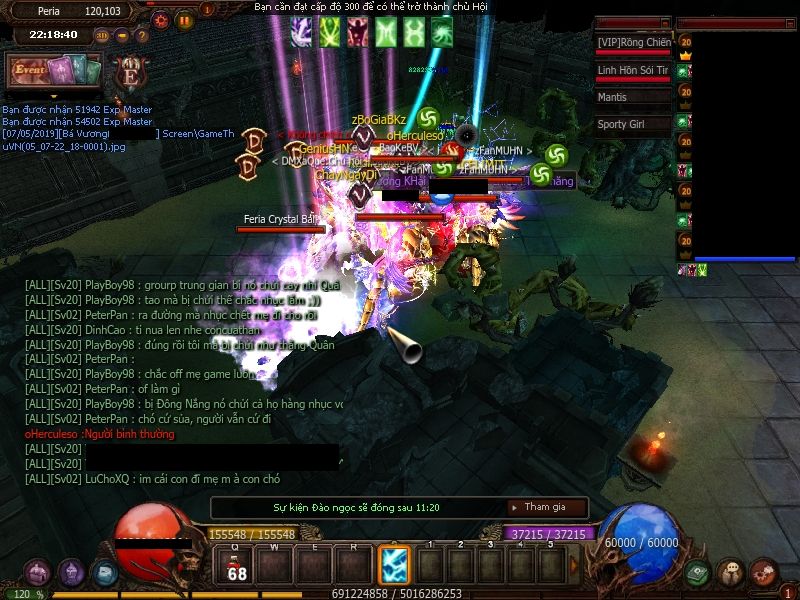Open the question mark help button
This screenshot has height=600, width=800.
(141, 35)
